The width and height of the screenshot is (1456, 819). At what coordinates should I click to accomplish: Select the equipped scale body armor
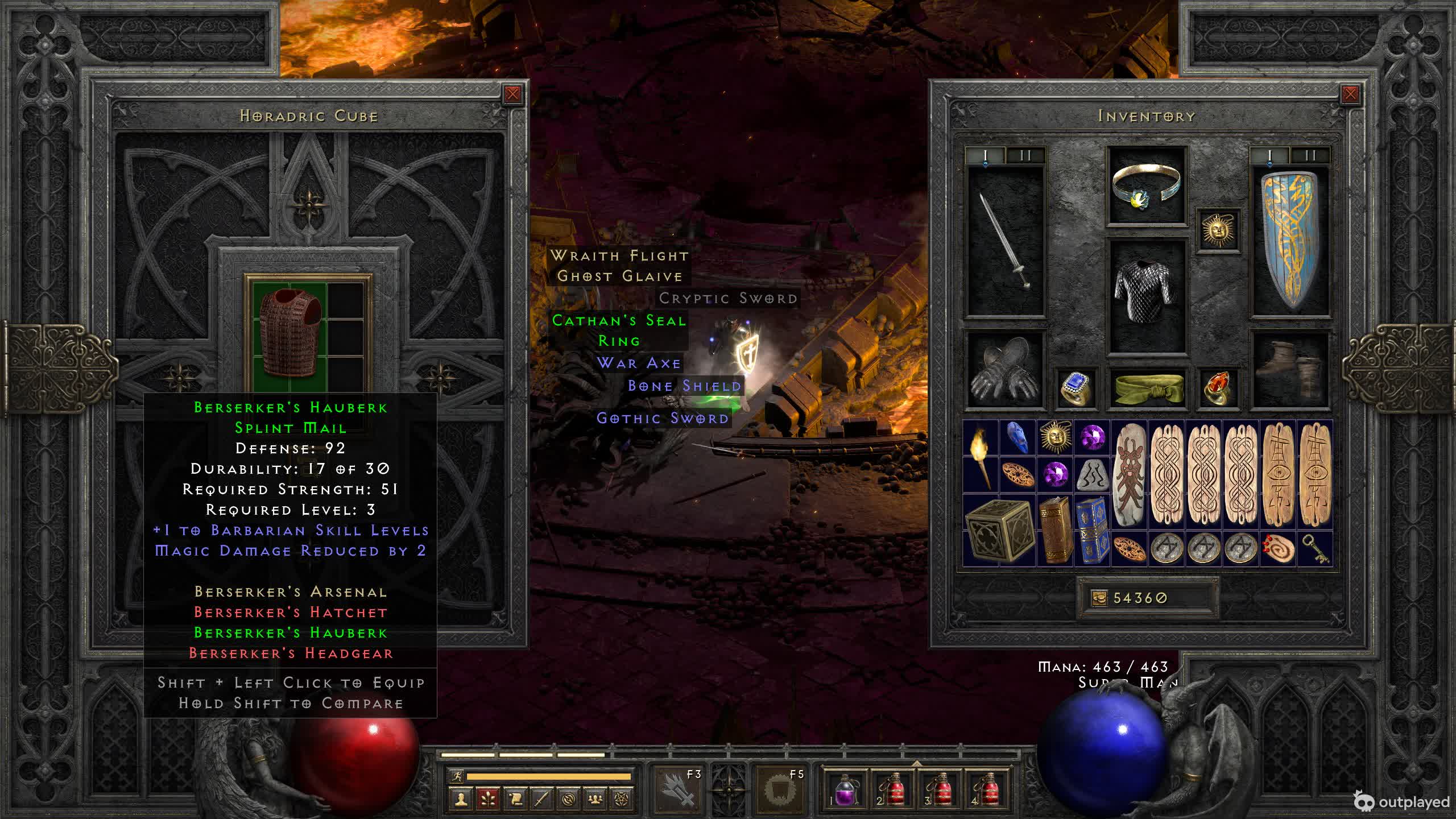[1146, 296]
